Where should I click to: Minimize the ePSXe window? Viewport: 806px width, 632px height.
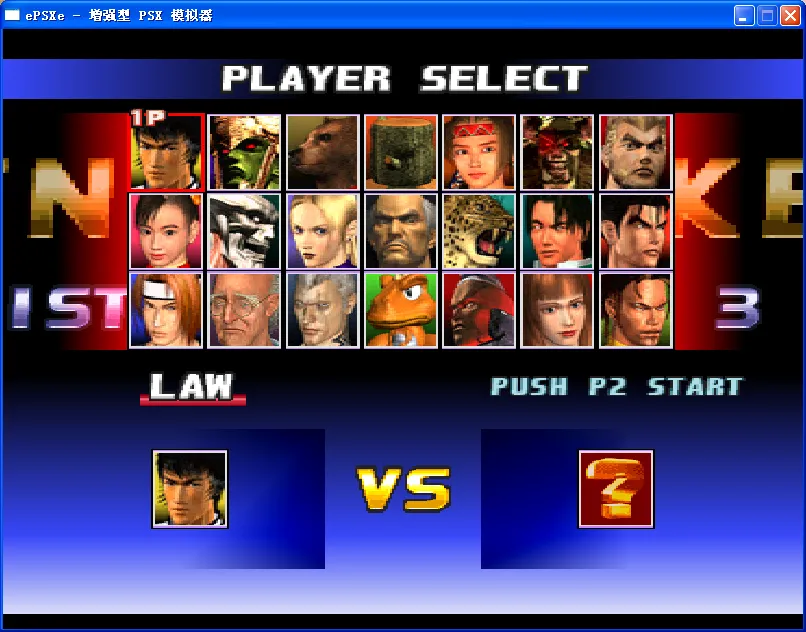(744, 15)
